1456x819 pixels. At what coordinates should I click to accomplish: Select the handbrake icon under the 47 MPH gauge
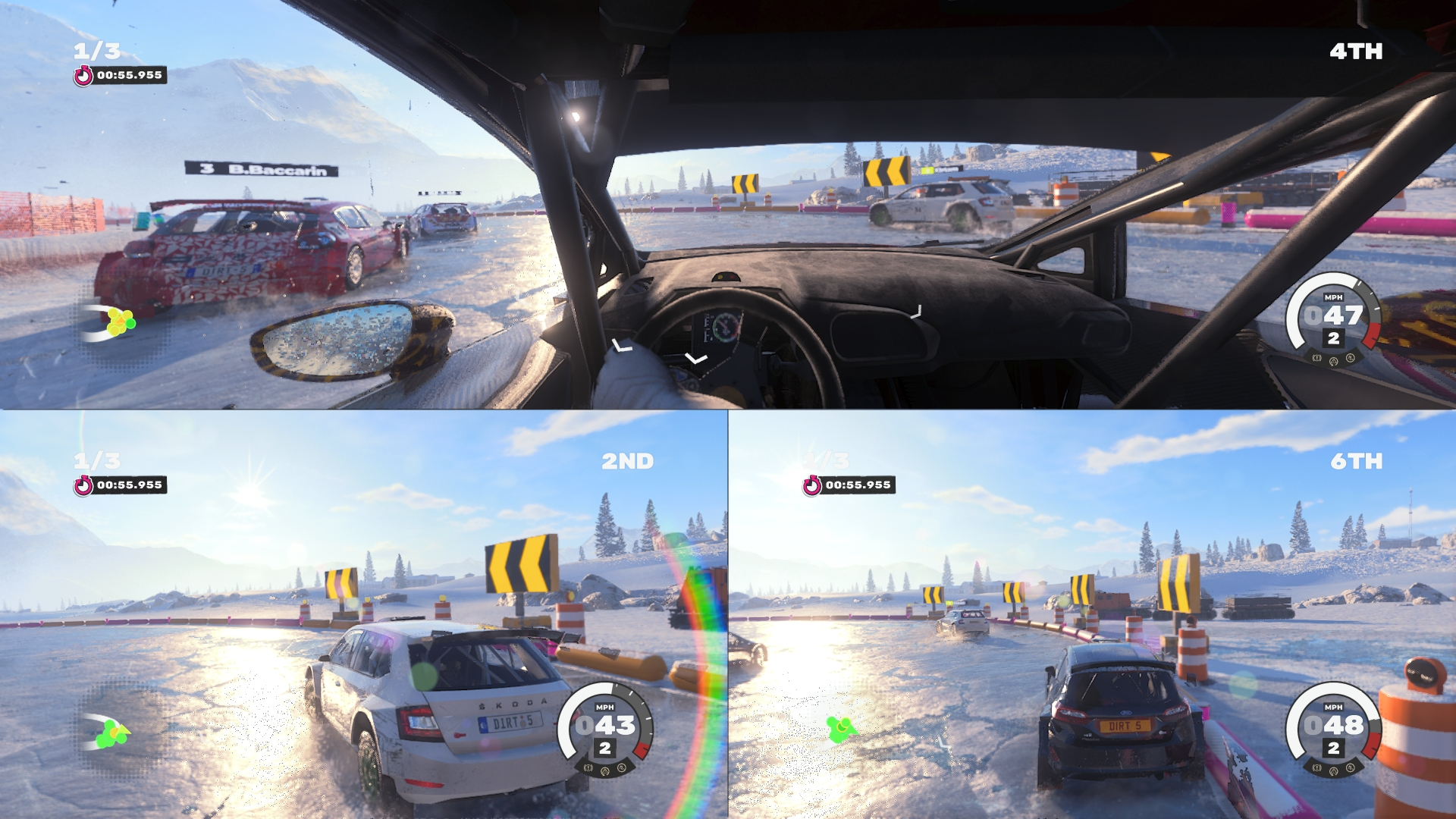point(1317,358)
